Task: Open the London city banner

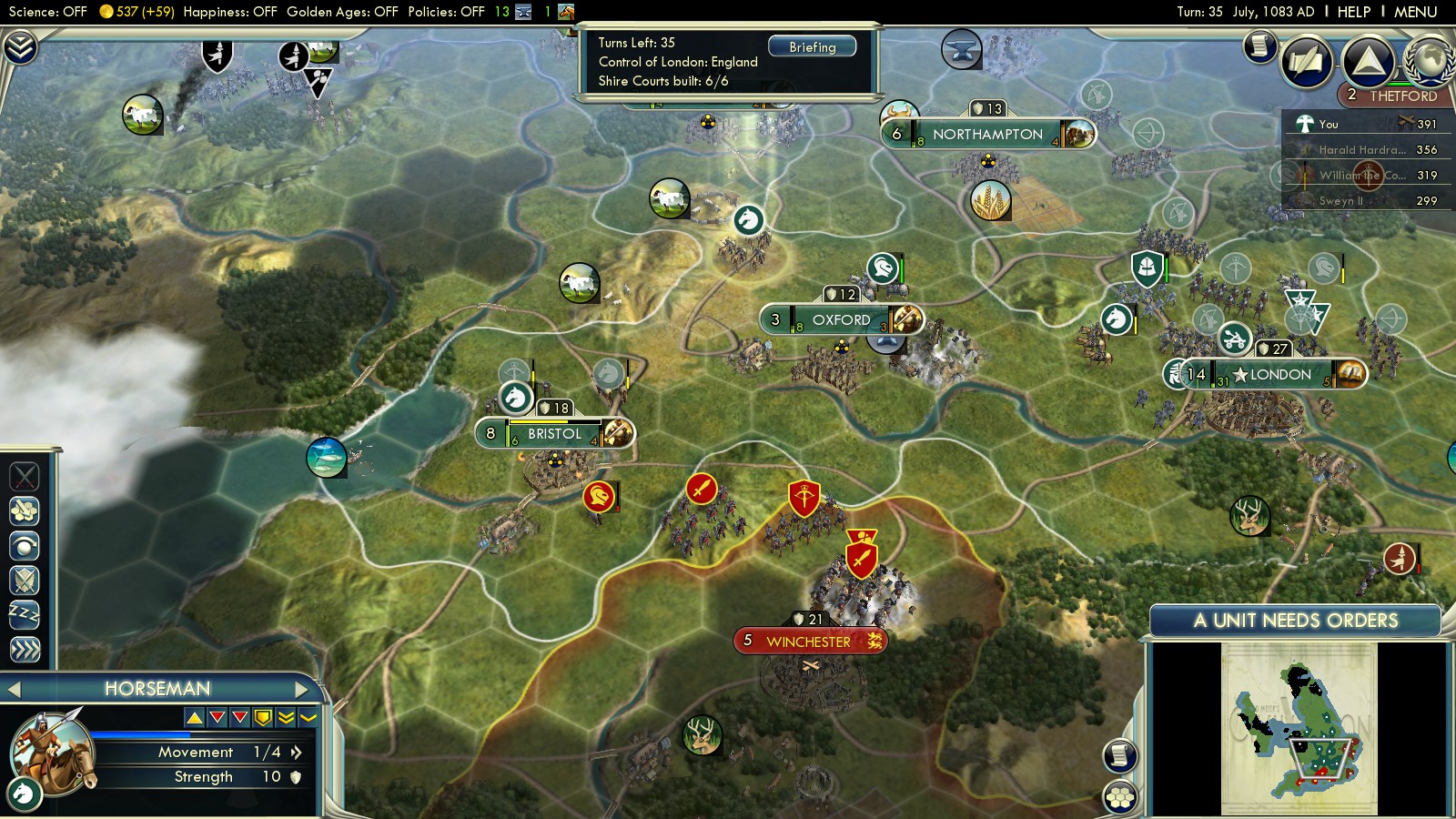Action: [1279, 375]
